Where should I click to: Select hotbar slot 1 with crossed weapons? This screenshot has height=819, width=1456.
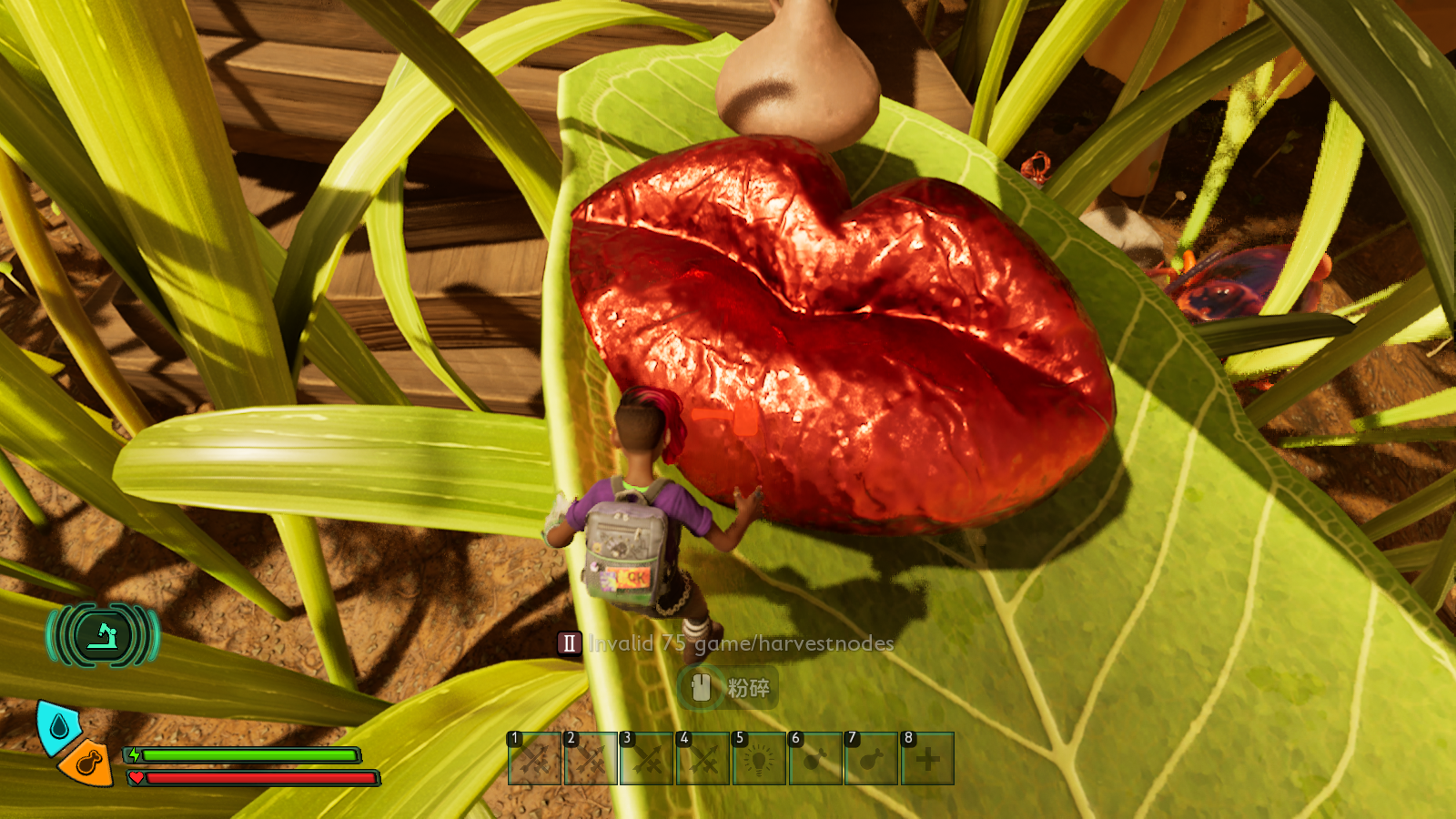coord(534,759)
